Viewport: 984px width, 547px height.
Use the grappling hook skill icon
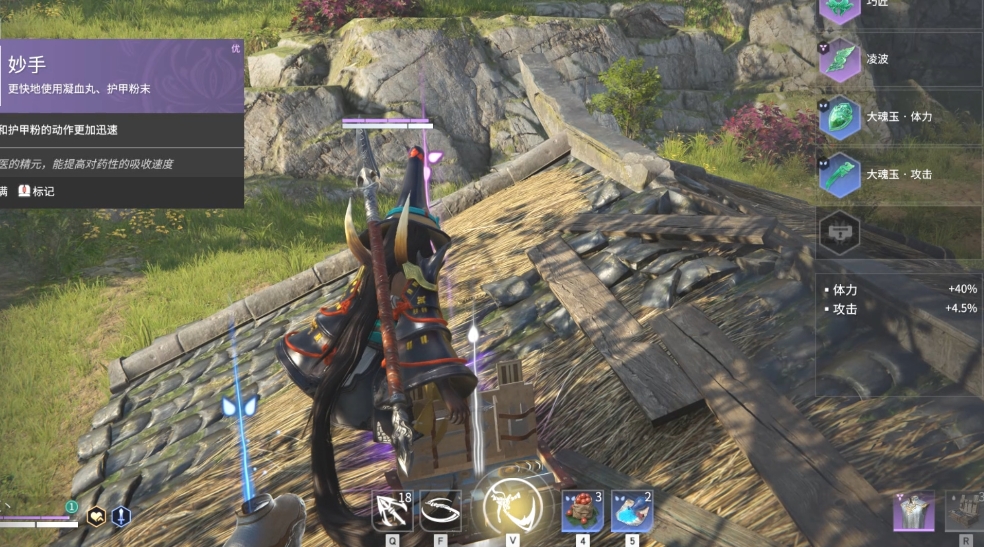coord(440,511)
